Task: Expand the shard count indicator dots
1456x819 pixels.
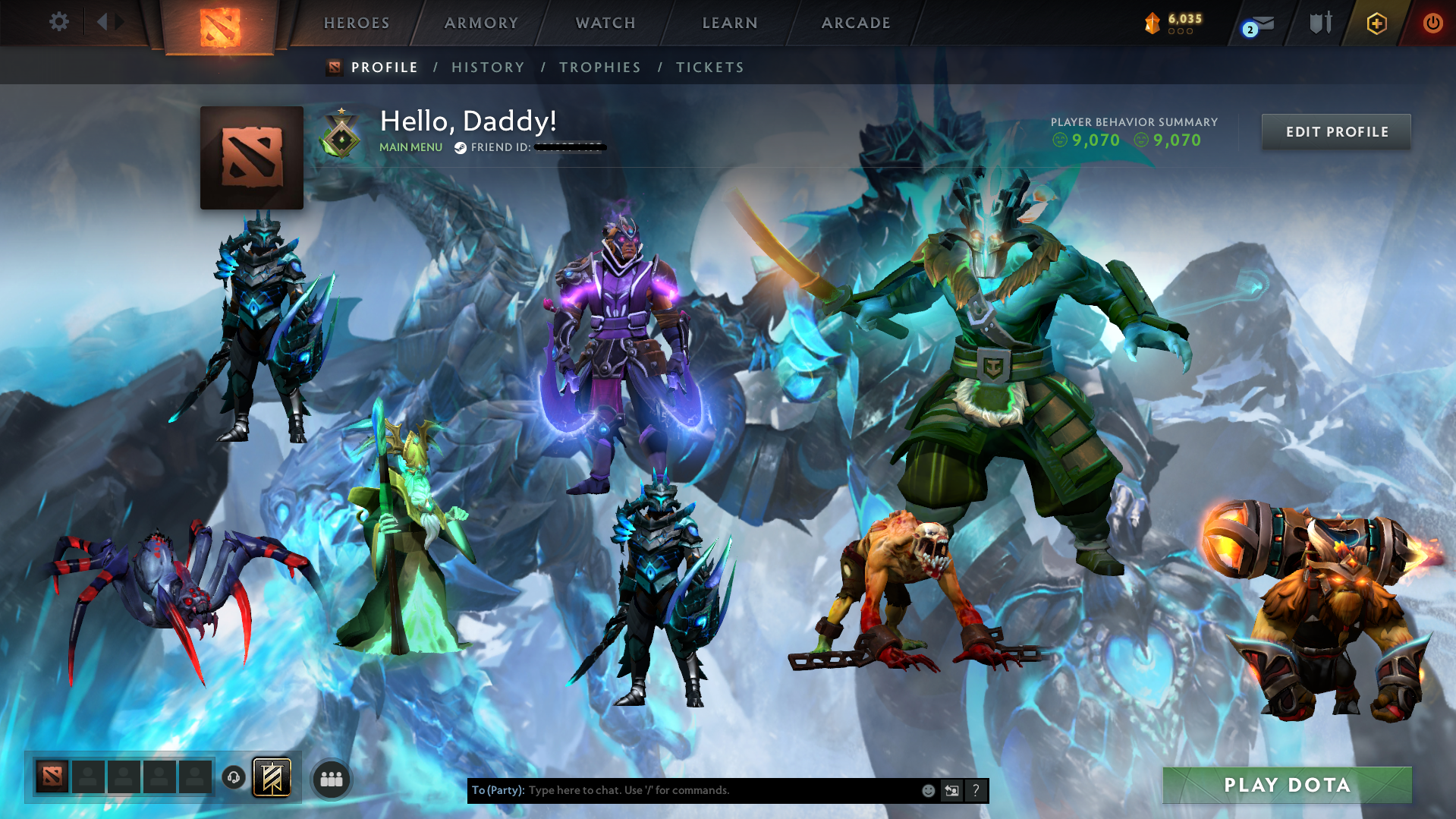Action: click(1179, 32)
